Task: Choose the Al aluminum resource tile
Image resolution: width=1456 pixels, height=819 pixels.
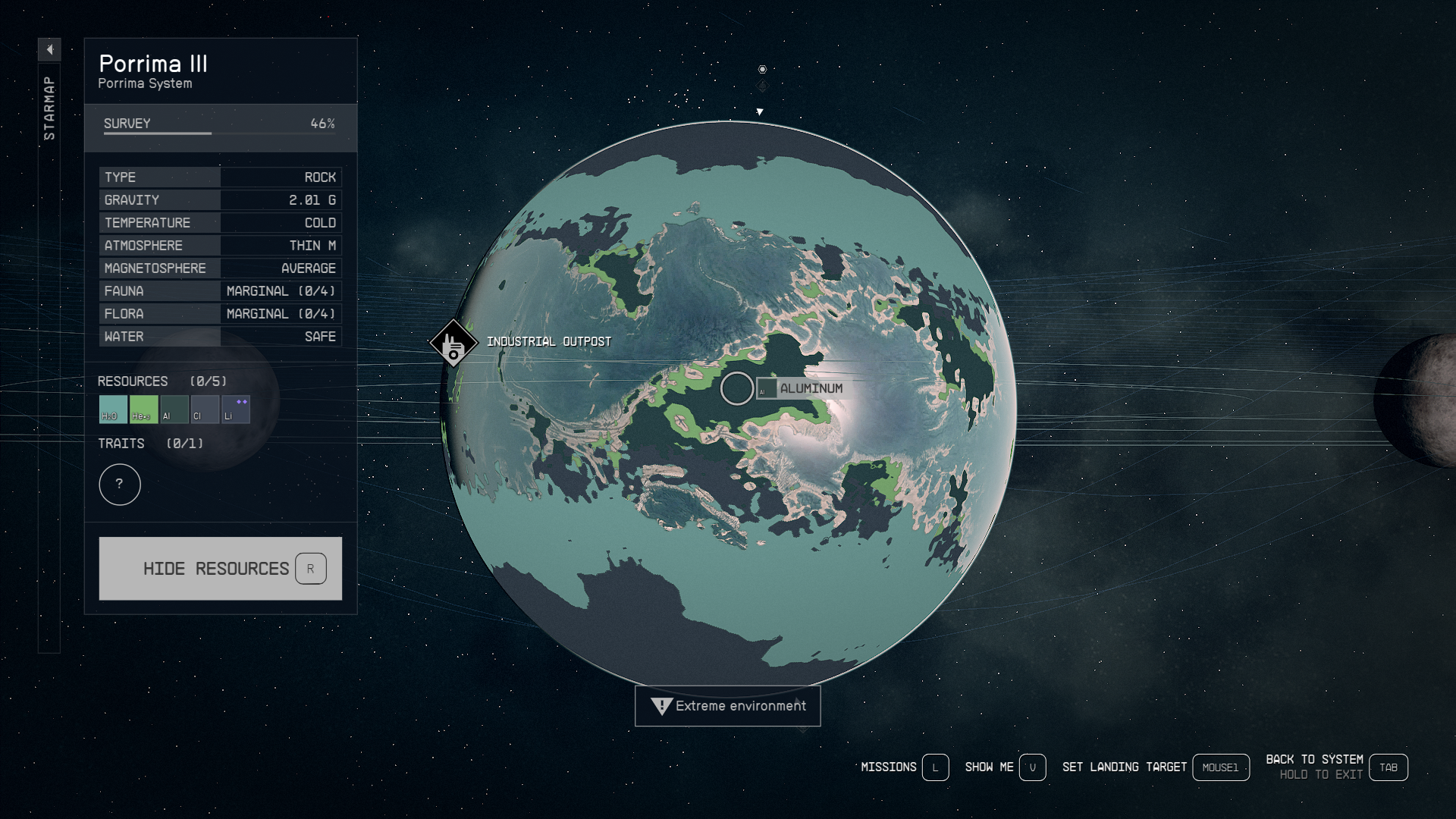Action: pos(174,409)
